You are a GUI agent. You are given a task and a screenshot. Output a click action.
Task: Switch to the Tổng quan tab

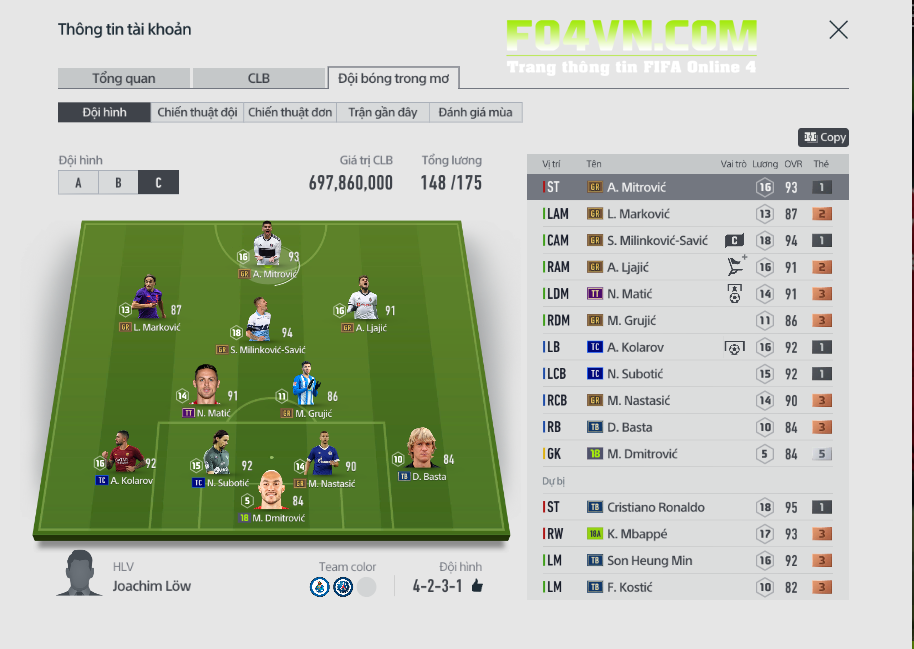pyautogui.click(x=124, y=78)
